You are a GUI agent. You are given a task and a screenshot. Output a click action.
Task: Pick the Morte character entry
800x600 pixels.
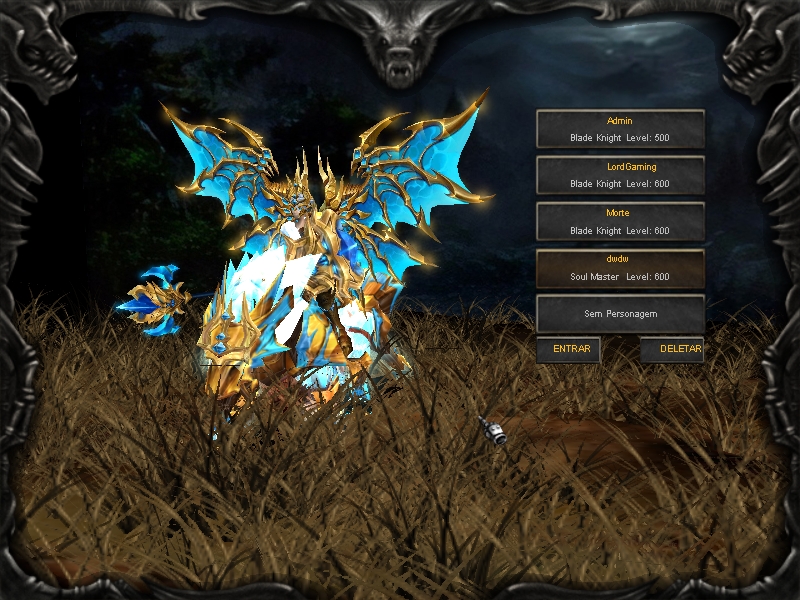[x=620, y=221]
